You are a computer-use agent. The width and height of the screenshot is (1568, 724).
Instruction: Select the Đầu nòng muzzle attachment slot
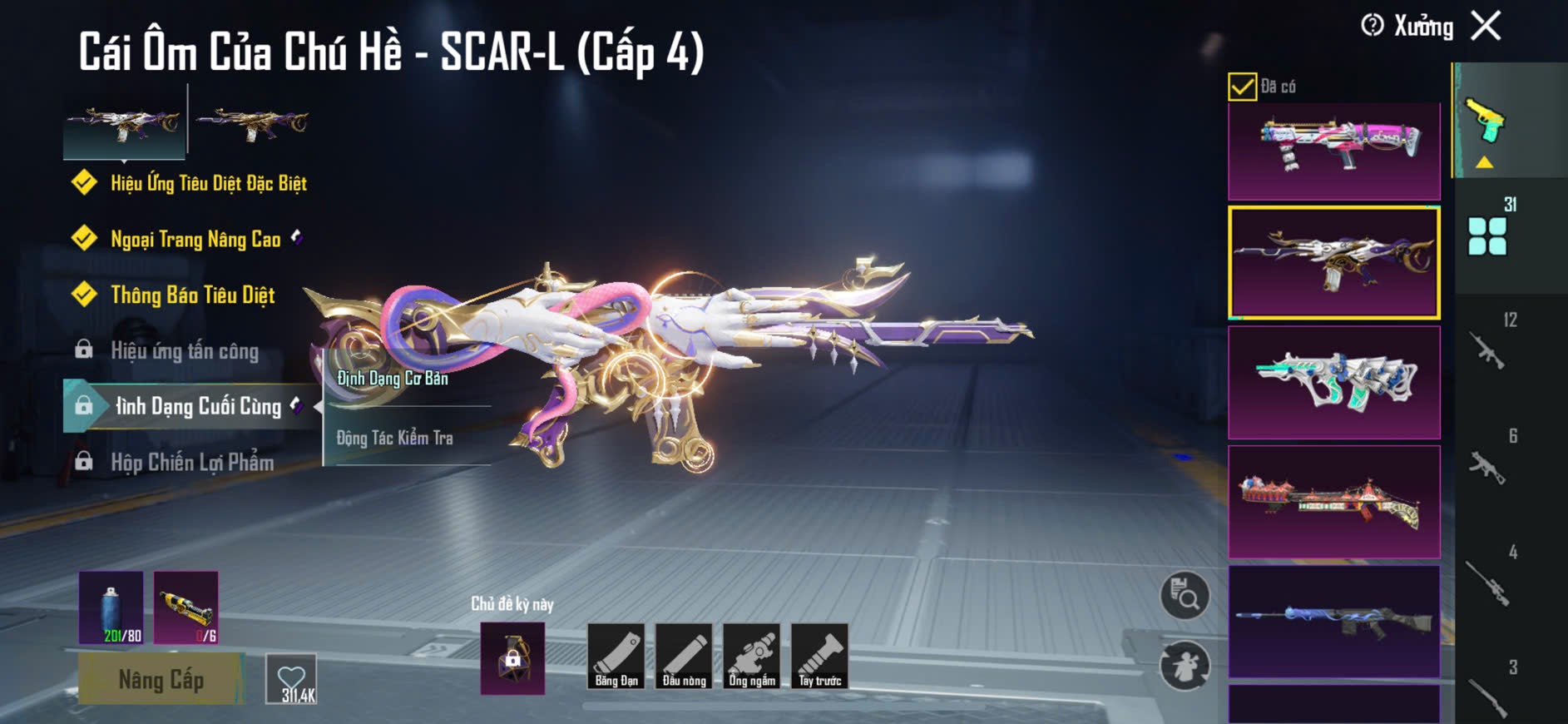click(x=684, y=657)
